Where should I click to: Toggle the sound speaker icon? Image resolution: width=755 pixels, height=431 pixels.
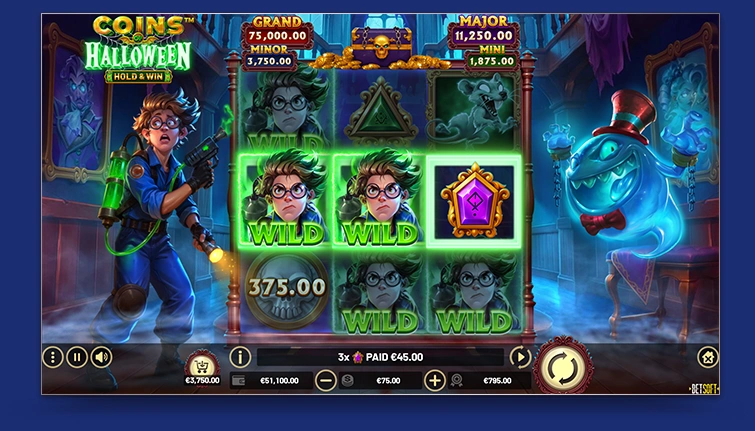[101, 357]
